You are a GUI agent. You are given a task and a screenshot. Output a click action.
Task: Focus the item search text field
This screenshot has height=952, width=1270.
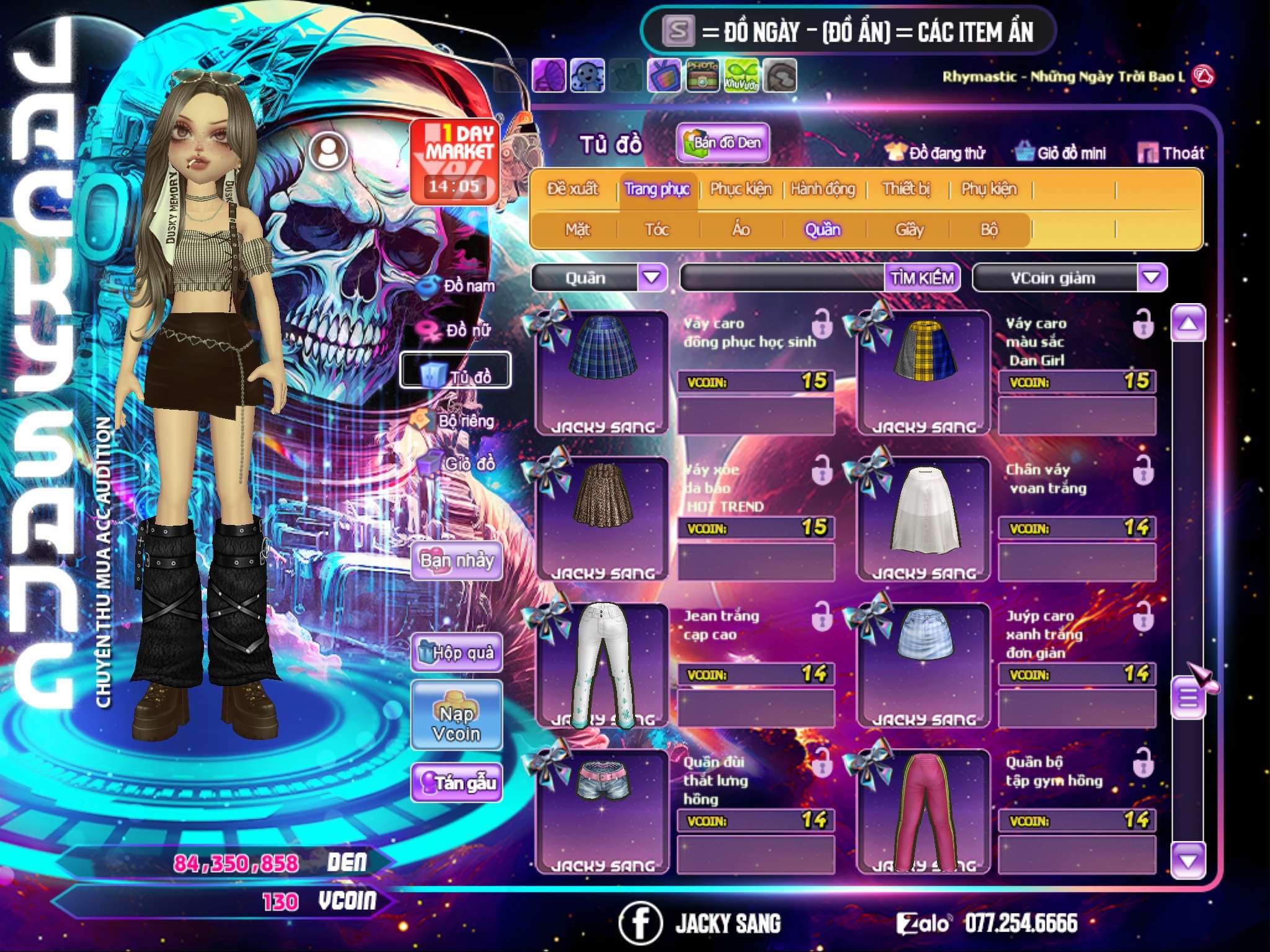783,278
